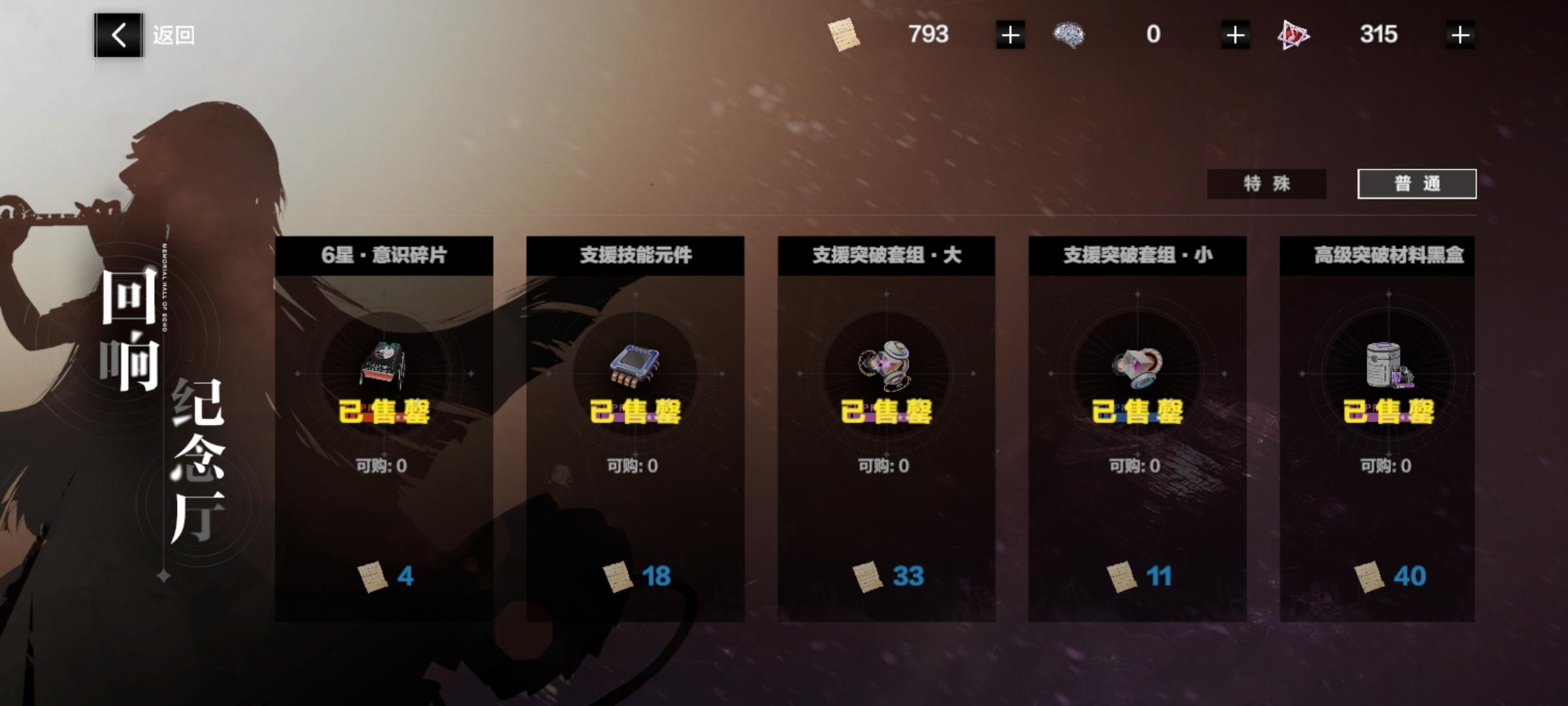Switch to the 普通 shop tab
This screenshot has height=706, width=1568.
pos(1418,184)
